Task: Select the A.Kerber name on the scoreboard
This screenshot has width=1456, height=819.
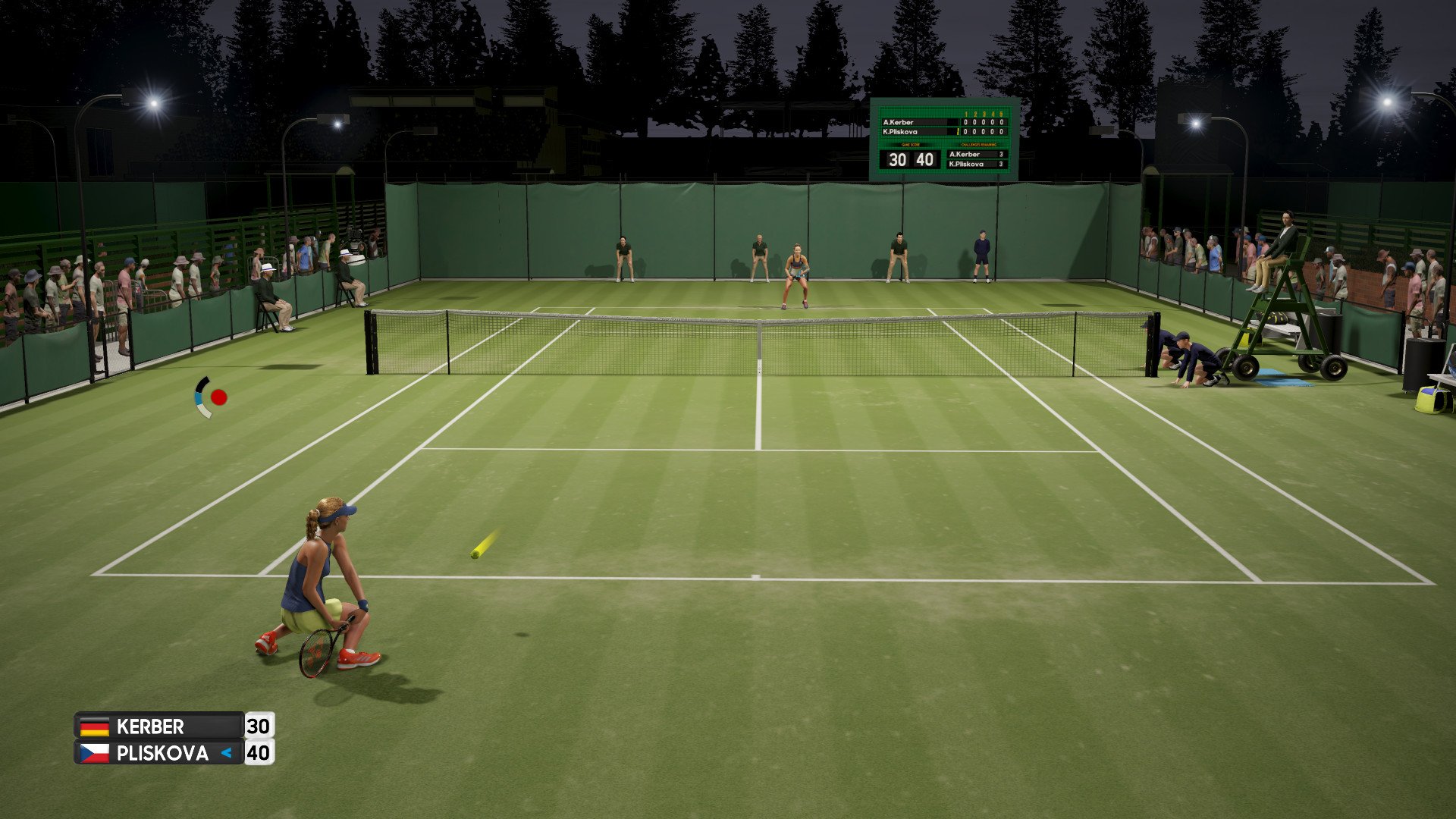Action: [898, 122]
